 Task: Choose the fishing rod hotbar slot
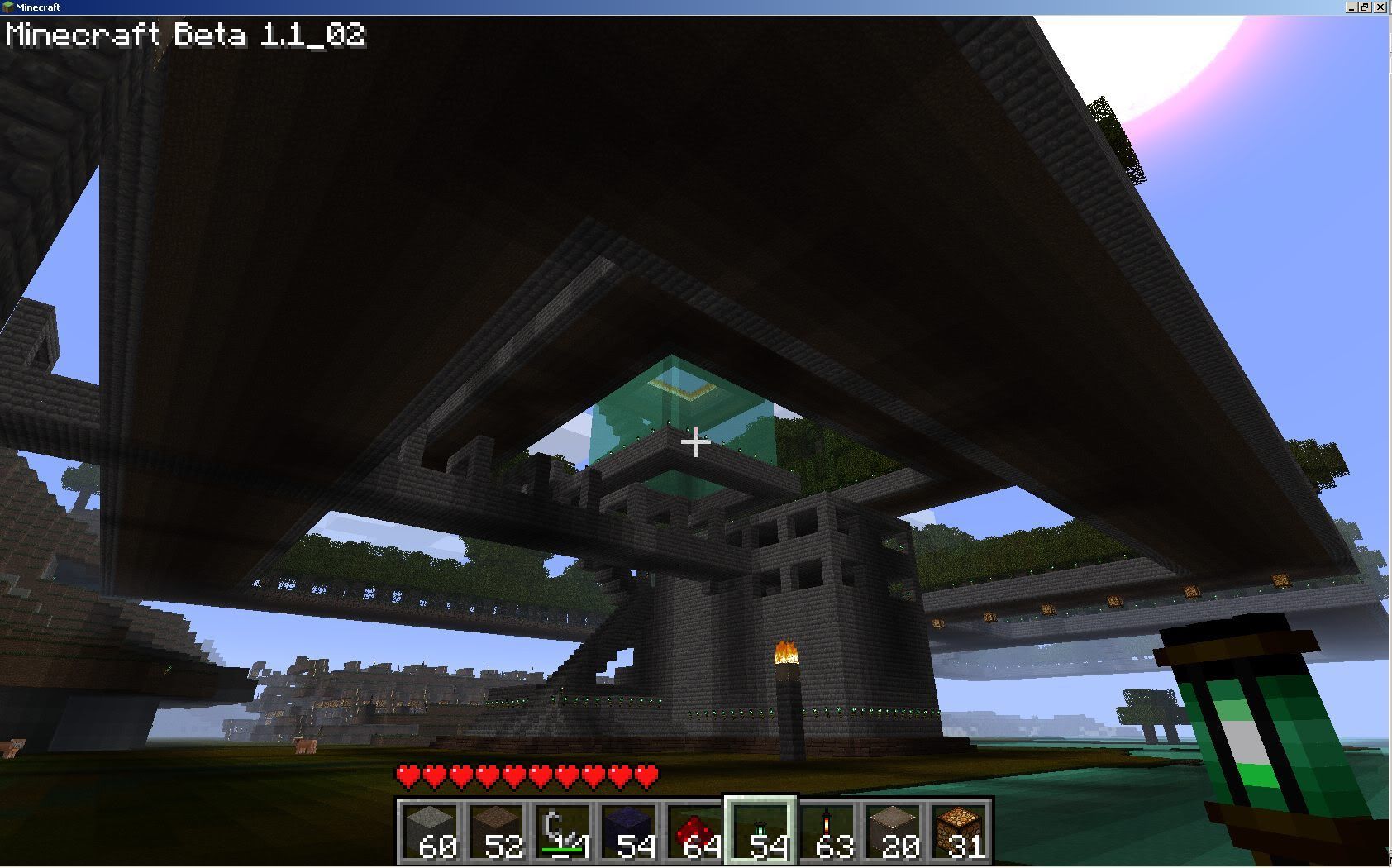point(563,831)
